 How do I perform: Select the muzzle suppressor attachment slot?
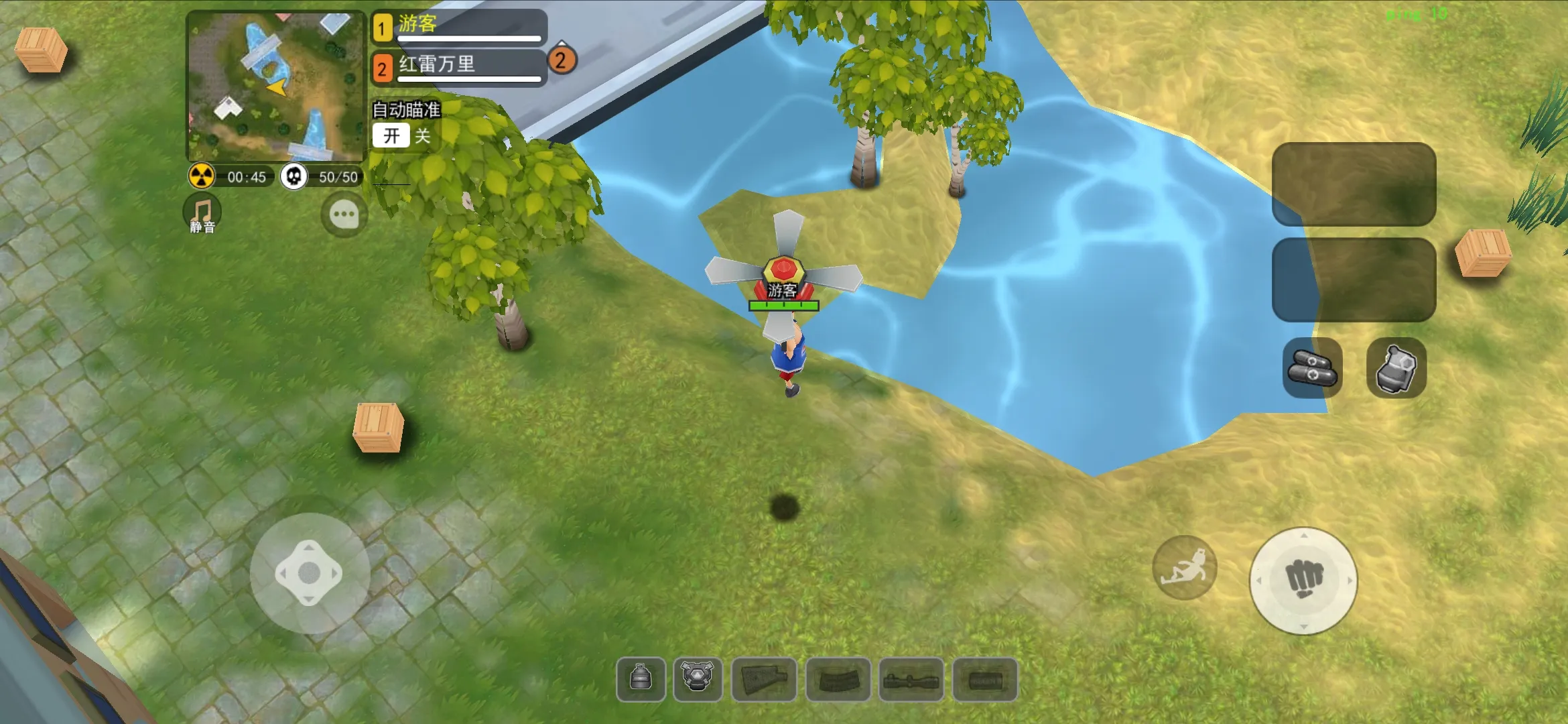985,680
